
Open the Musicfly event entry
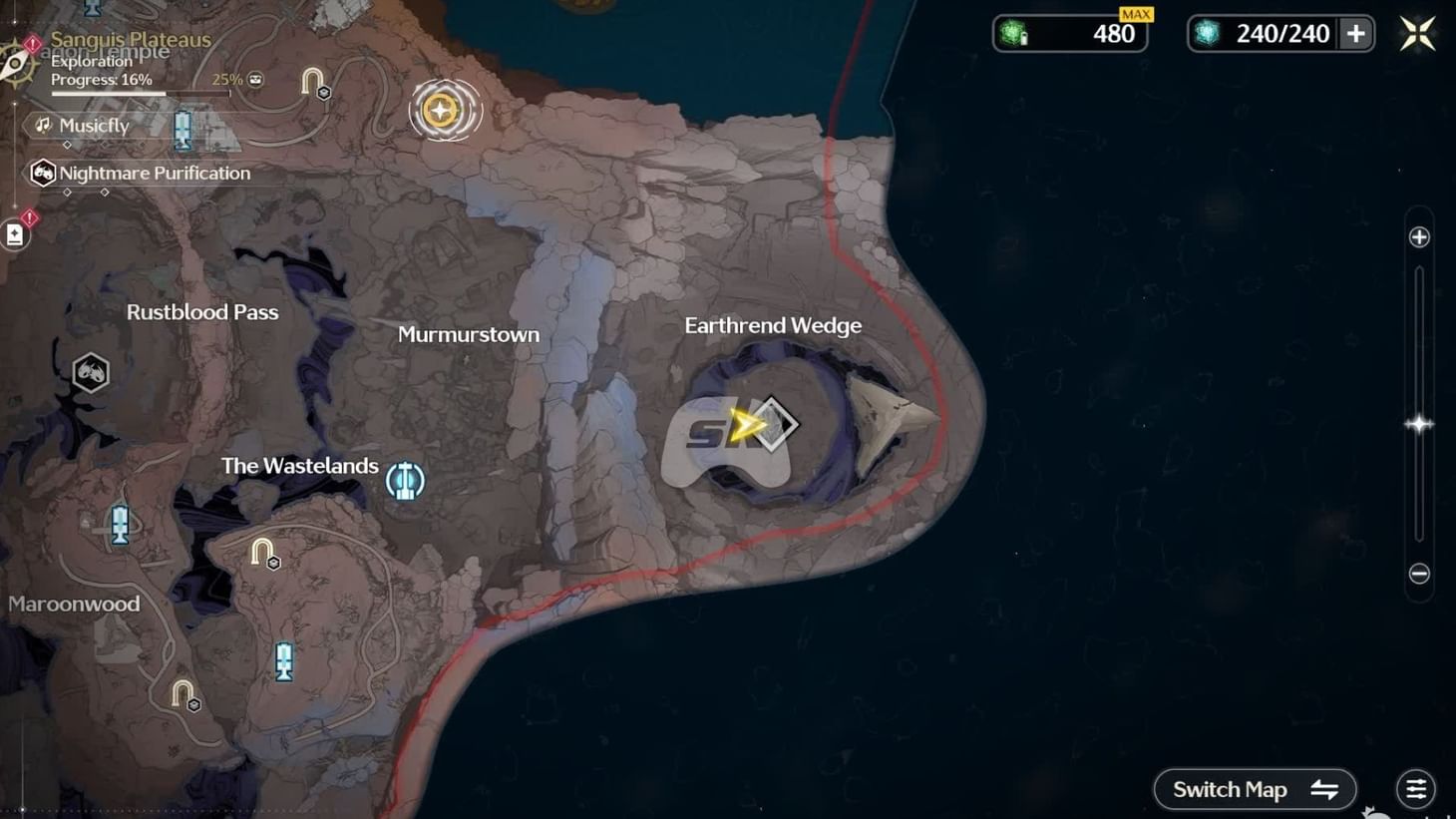[x=95, y=126]
